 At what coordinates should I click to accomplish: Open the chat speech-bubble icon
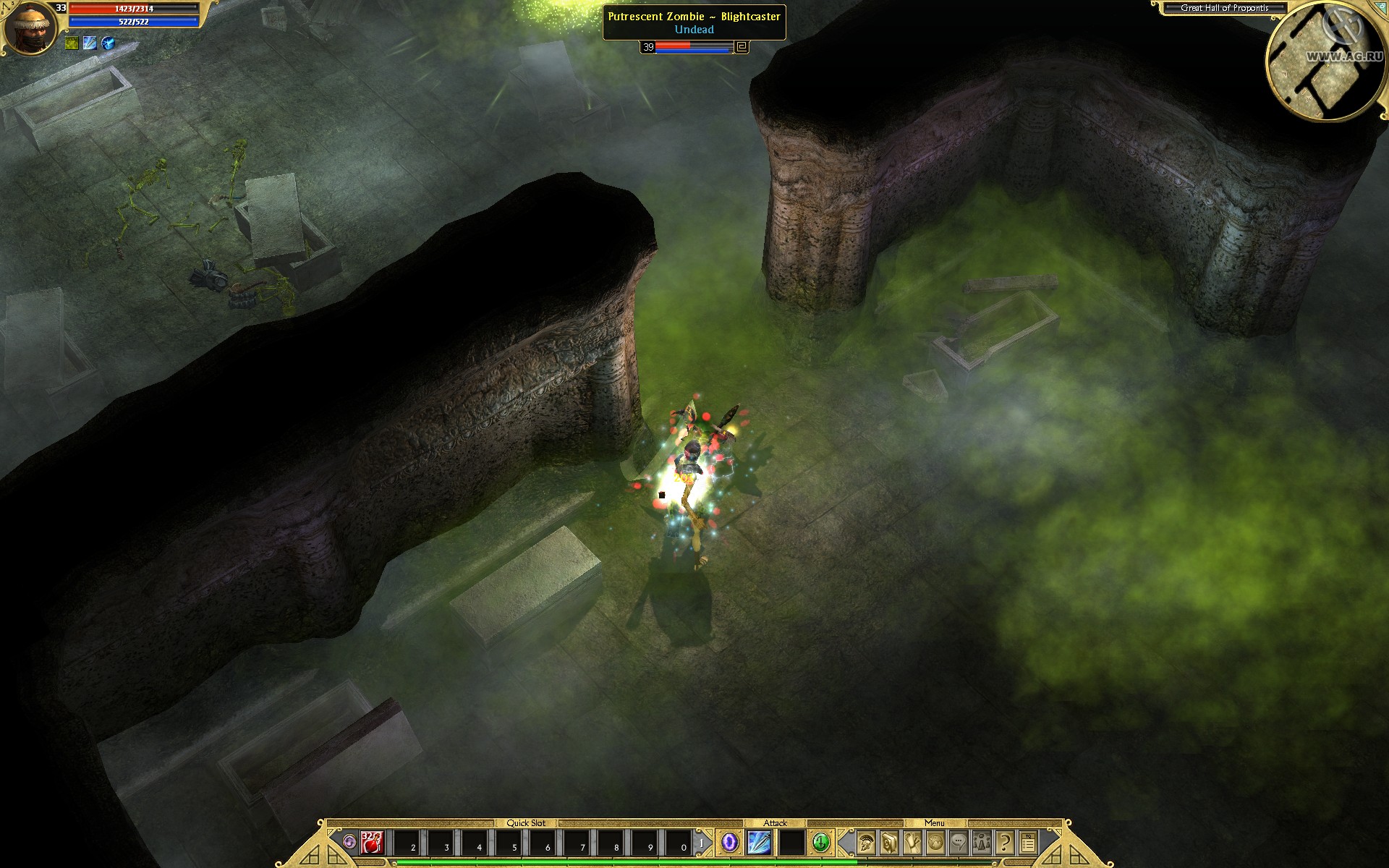(x=959, y=843)
